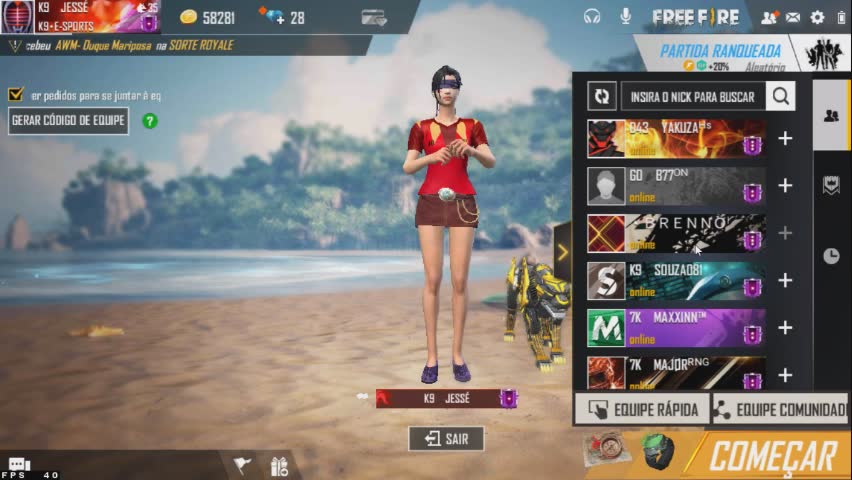Leave the team with SAIR
Screen dimensions: 852x480
pos(446,438)
